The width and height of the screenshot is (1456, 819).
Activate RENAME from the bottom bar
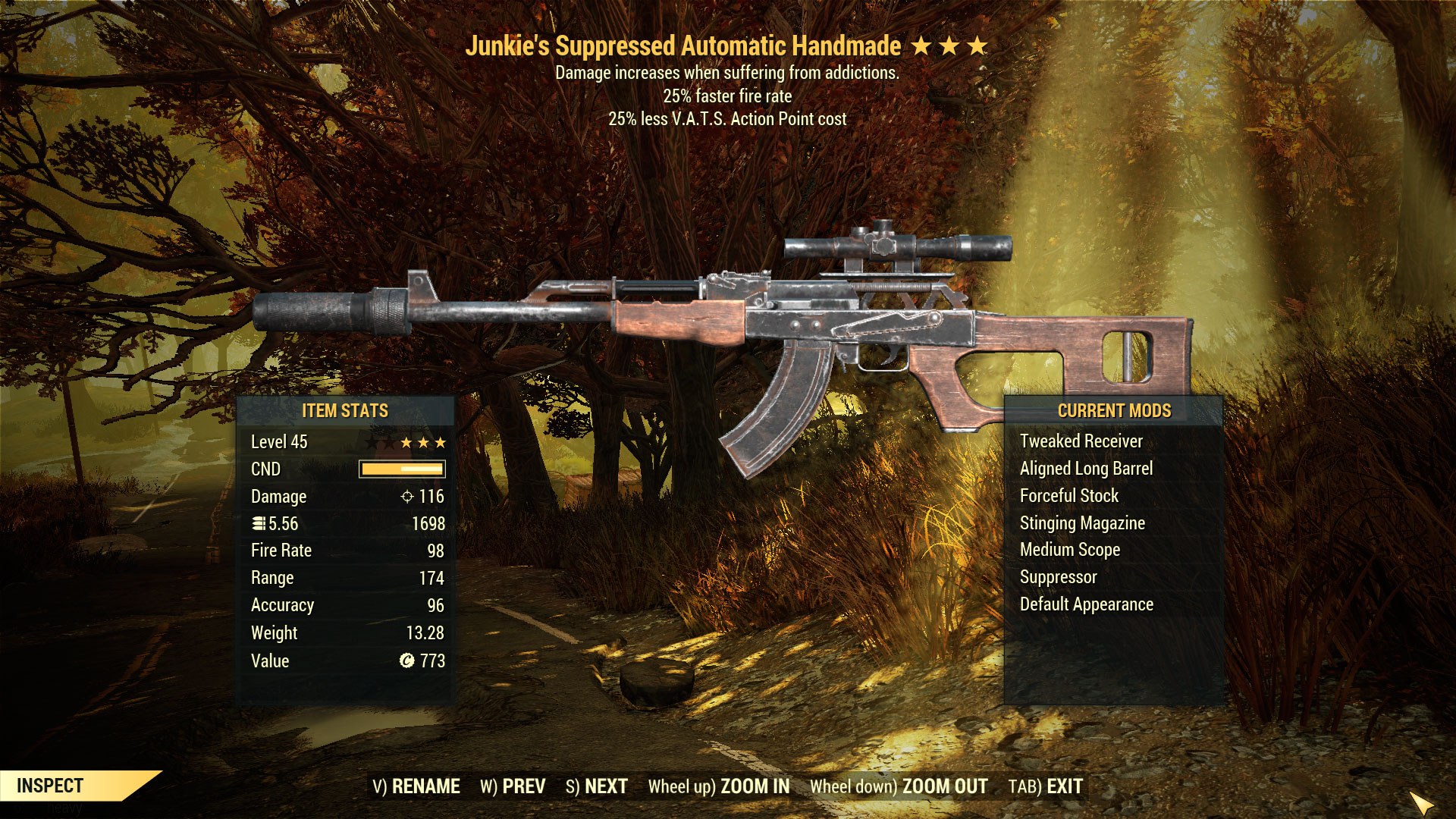tap(426, 786)
